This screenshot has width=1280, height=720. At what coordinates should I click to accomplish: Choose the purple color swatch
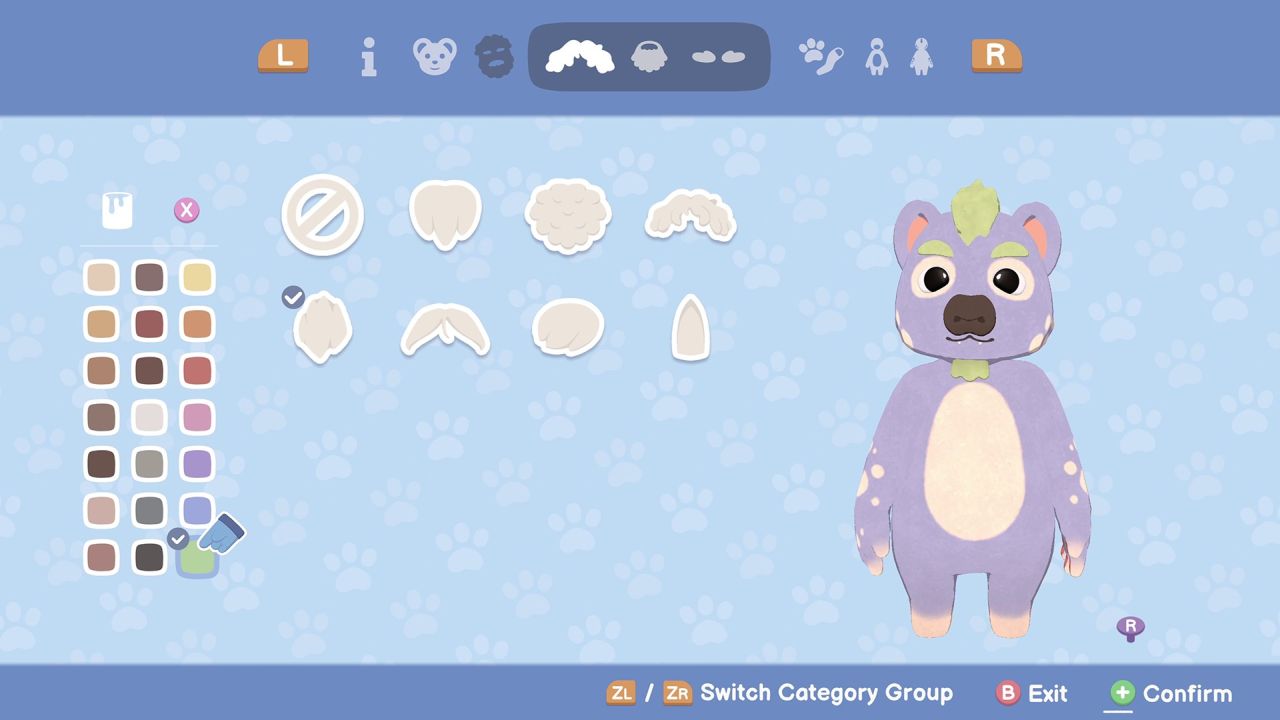(197, 464)
